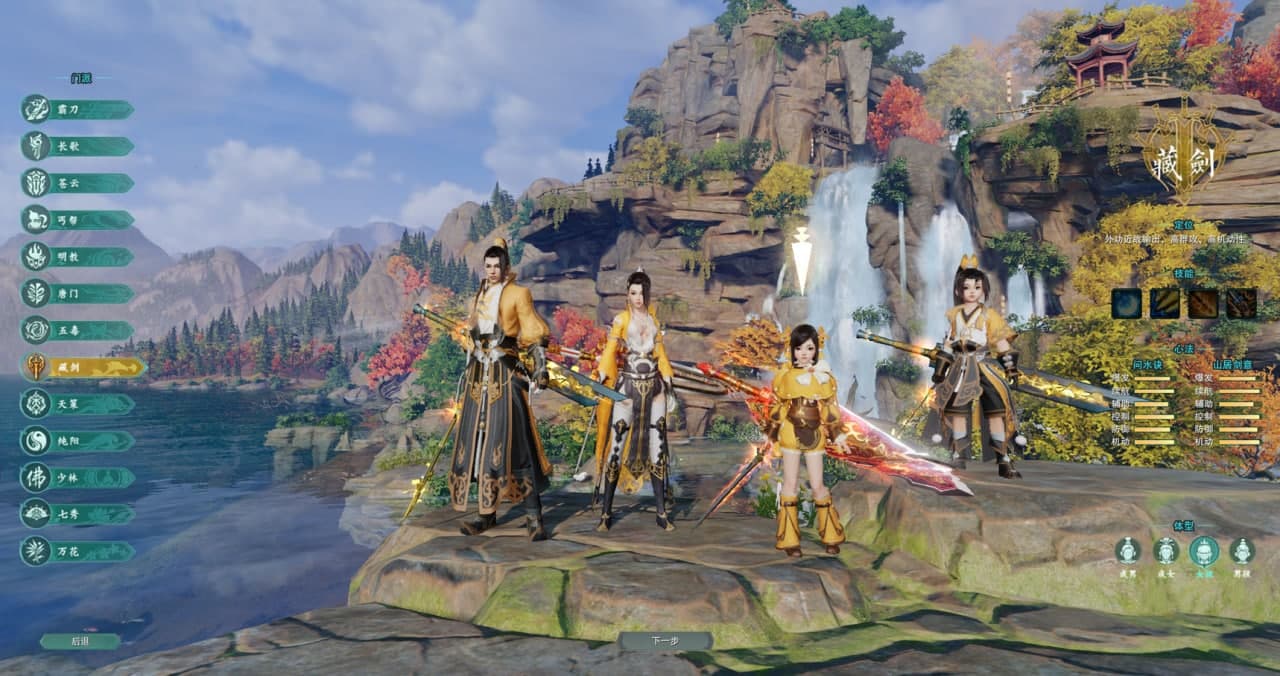Choose the 长歌 sect
1280x676 pixels.
(78, 146)
